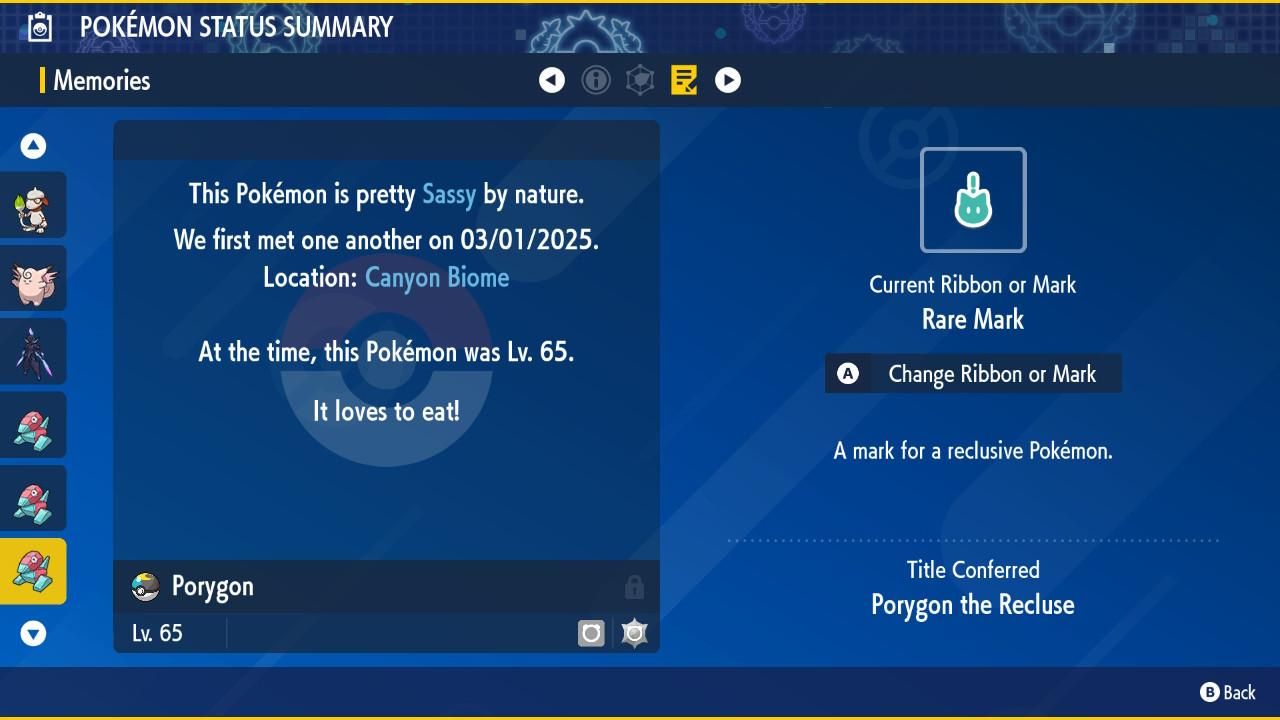Click the Rare Mark icon in its frame

972,200
